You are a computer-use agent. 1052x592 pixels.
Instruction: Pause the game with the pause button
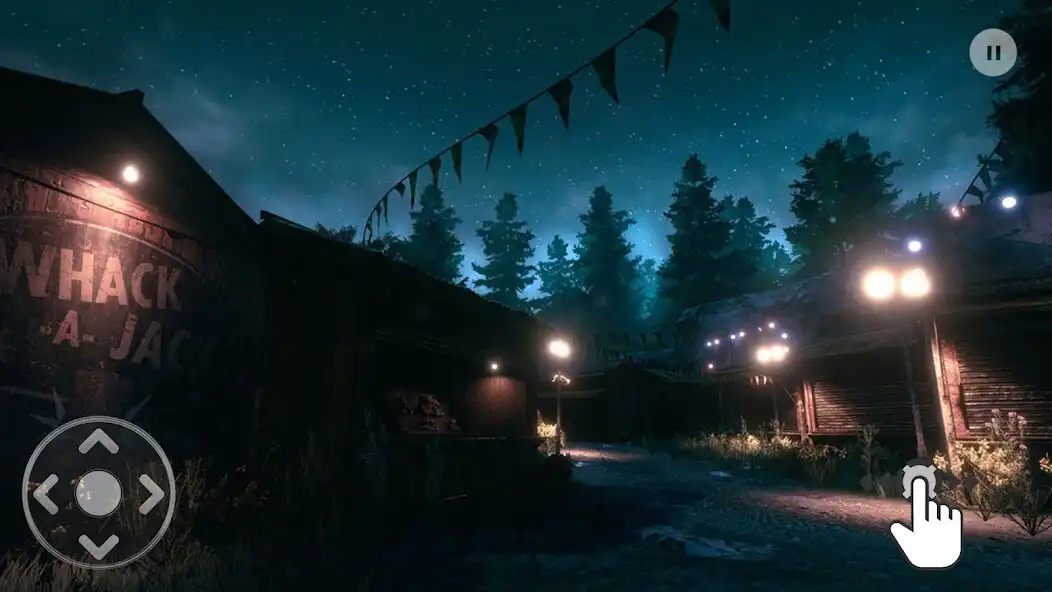[992, 53]
